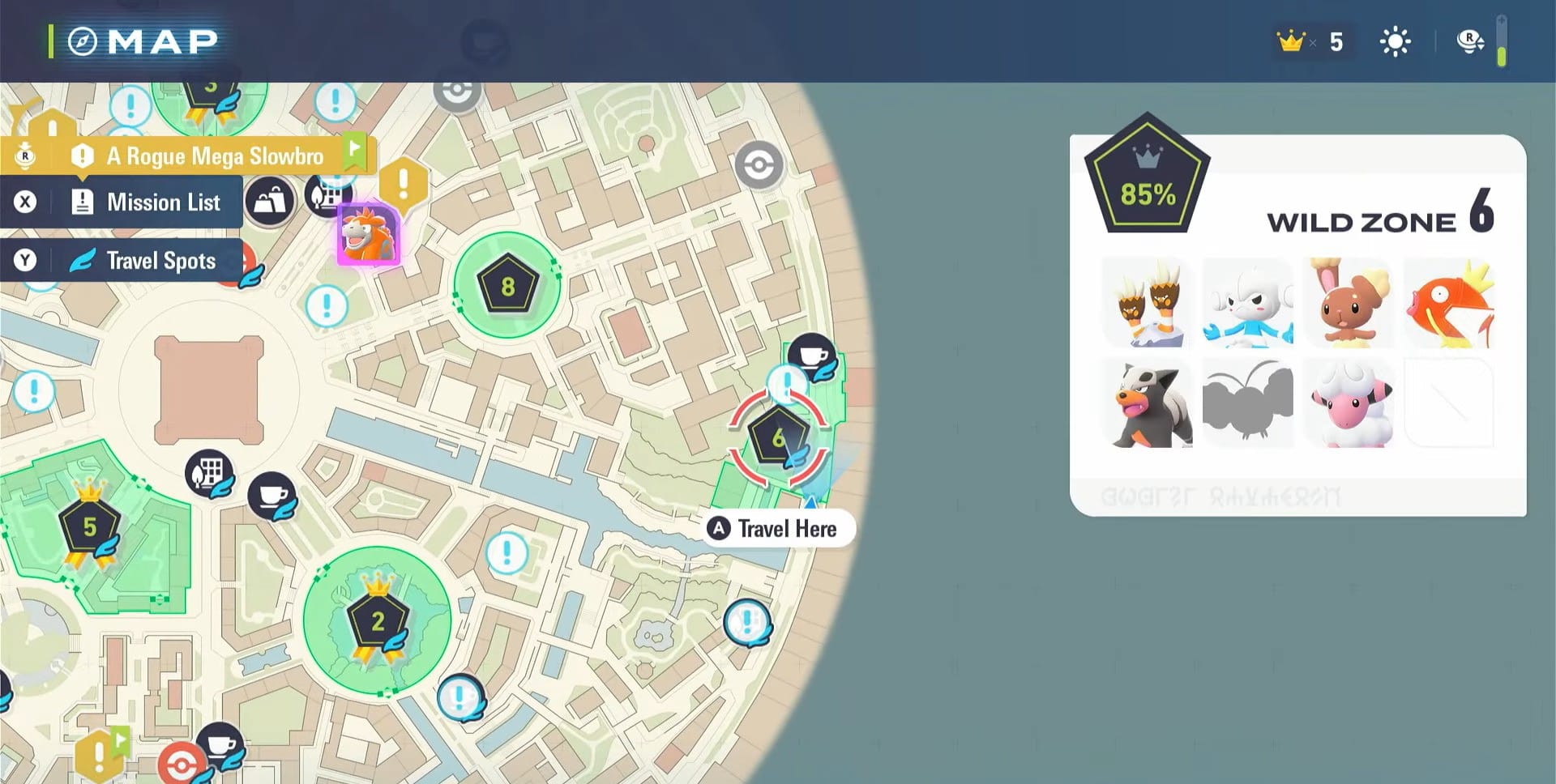Toggle the crowned Wild Zone 2 marker
The height and width of the screenshot is (784, 1556).
point(376,622)
